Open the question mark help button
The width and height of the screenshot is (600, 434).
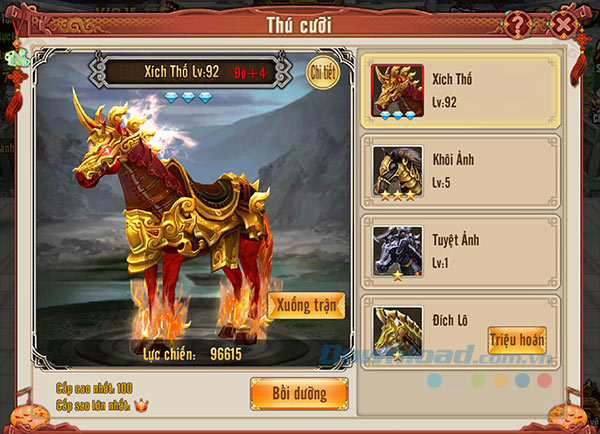click(x=518, y=24)
